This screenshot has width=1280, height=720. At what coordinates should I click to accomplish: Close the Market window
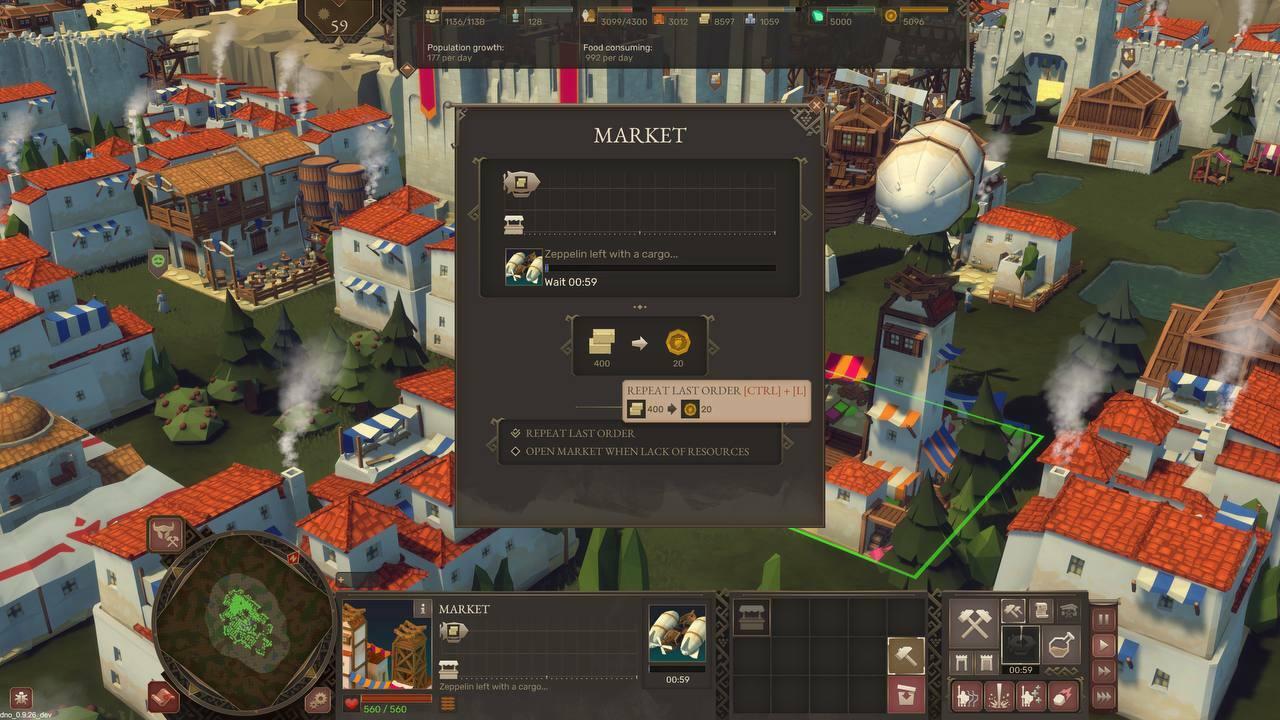(x=816, y=105)
